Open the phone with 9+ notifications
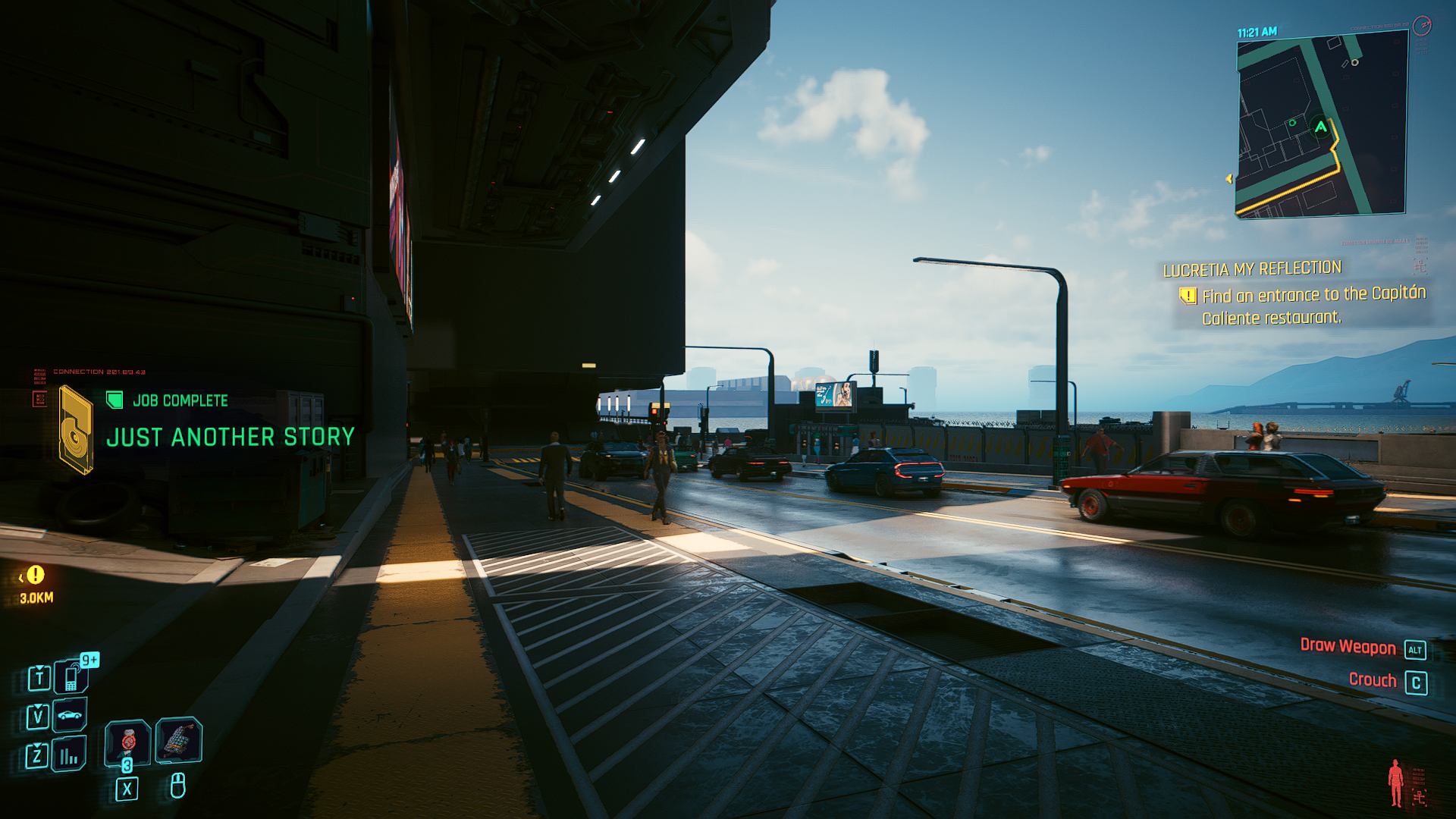The image size is (1456, 819). click(71, 676)
